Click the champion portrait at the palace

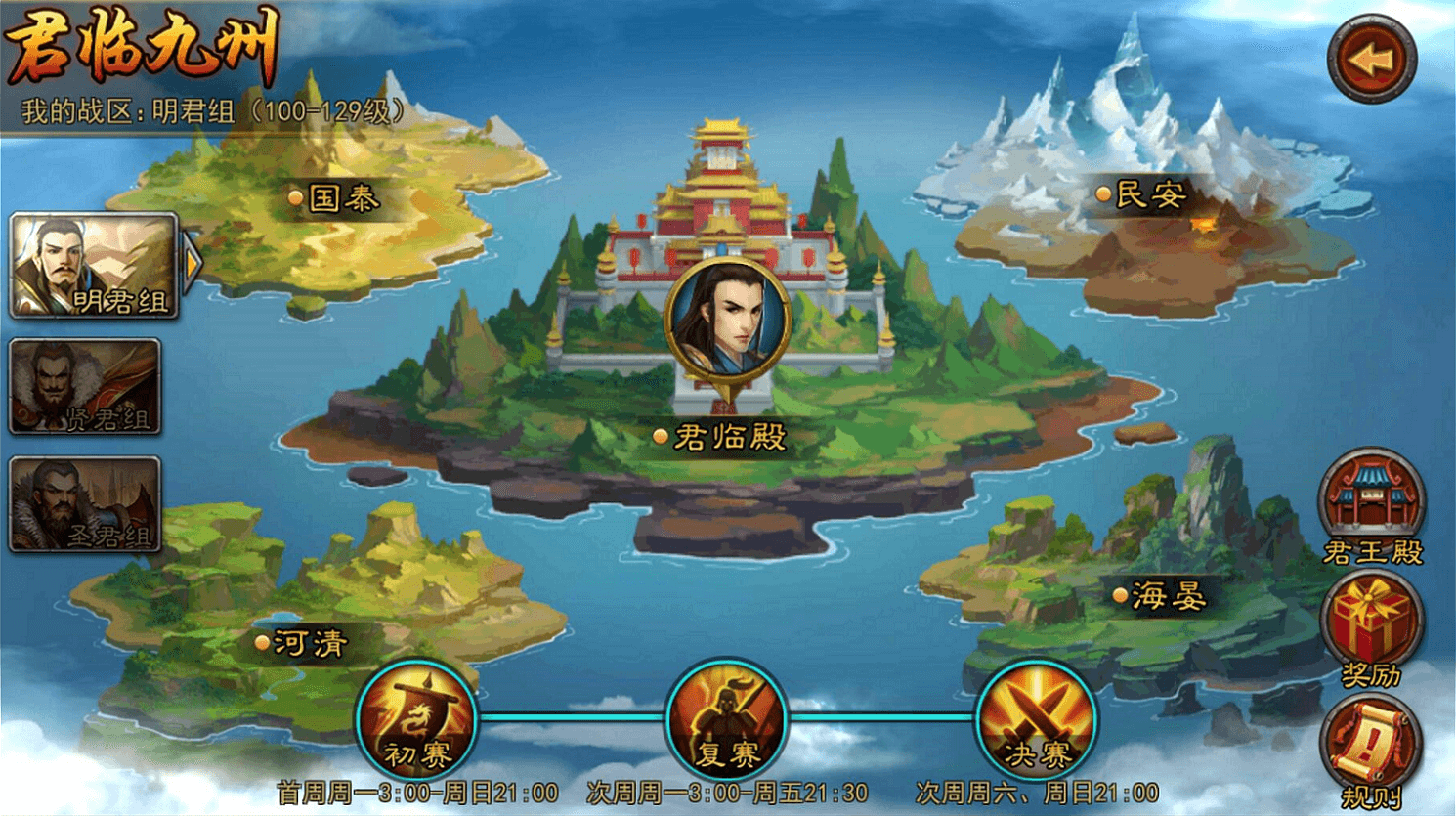[726, 320]
